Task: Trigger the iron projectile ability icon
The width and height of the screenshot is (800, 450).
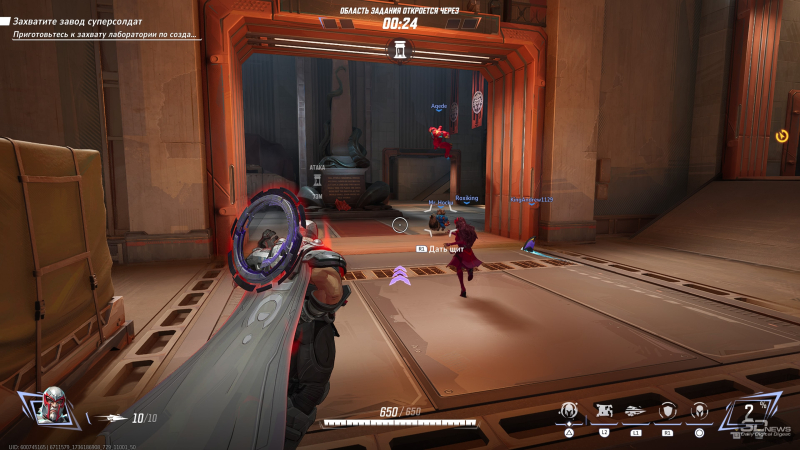Action: (x=635, y=410)
